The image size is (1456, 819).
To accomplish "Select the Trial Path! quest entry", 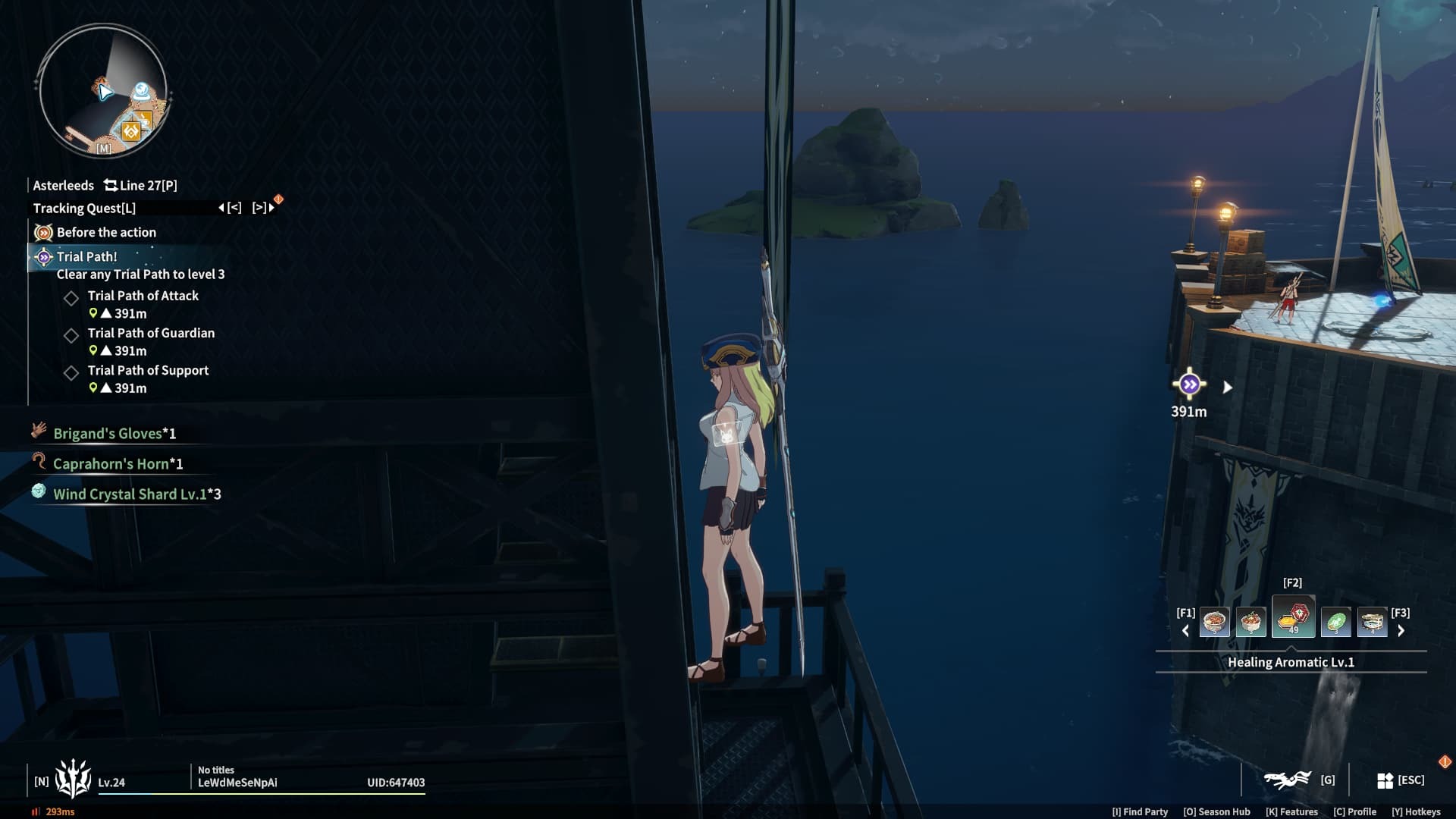I will click(86, 256).
